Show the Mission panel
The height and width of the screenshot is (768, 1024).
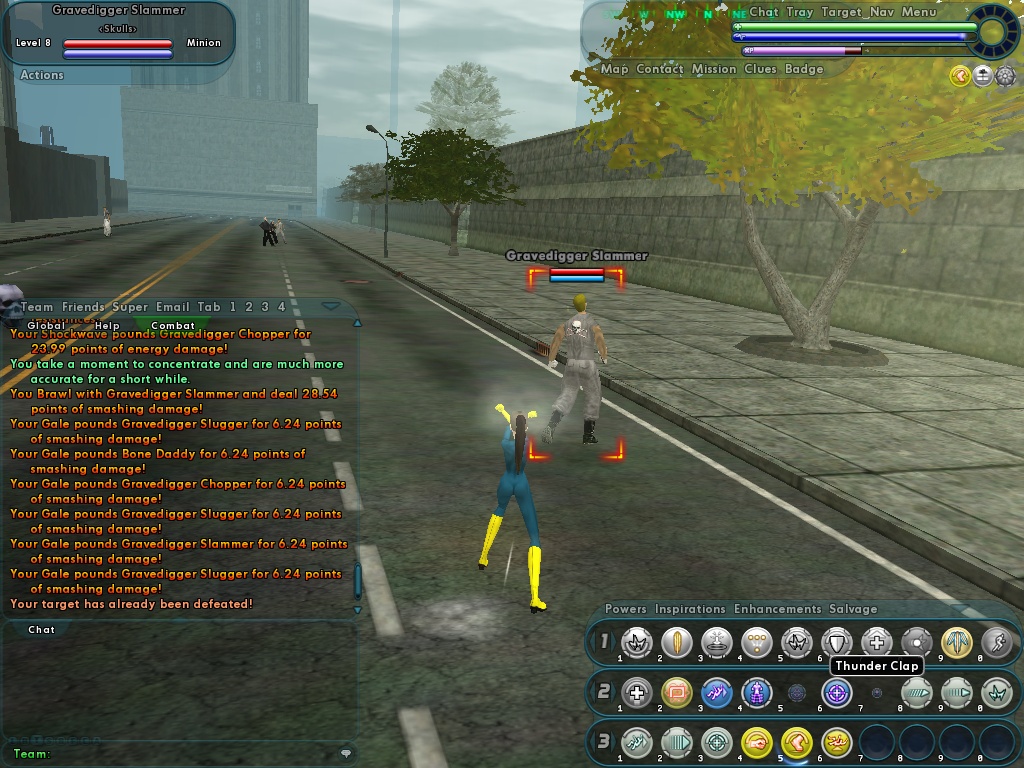point(714,69)
